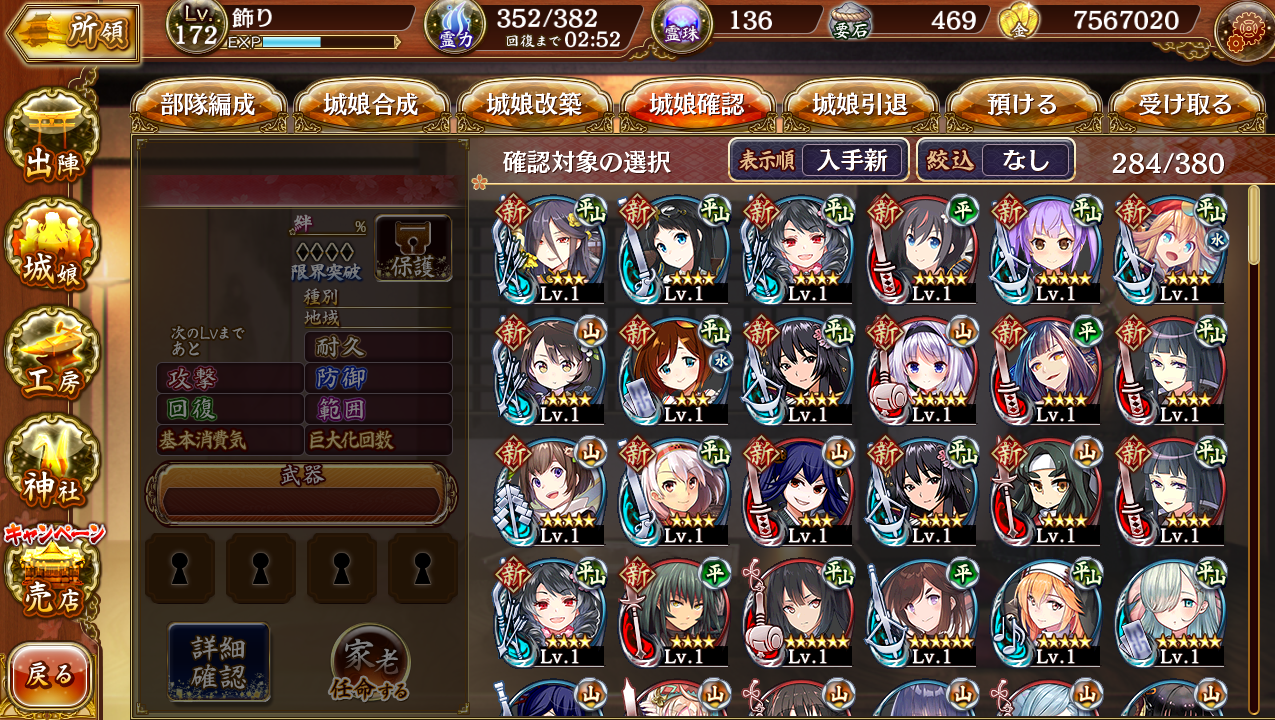Viewport: 1275px width, 720px height.
Task: Toggle the 保護 lock button
Action: (413, 248)
